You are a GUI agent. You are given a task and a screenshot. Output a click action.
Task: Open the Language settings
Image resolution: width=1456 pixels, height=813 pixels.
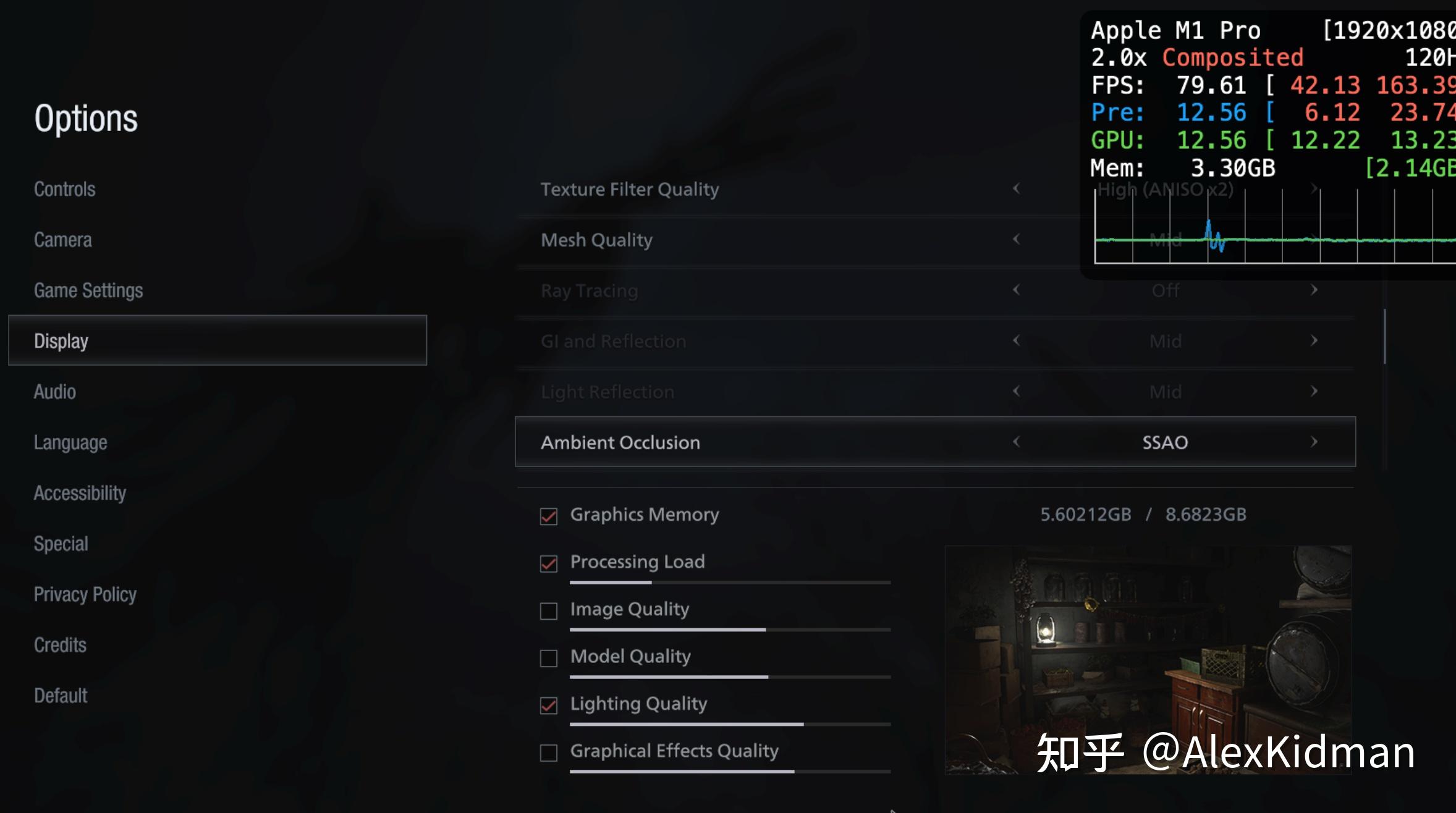70,442
